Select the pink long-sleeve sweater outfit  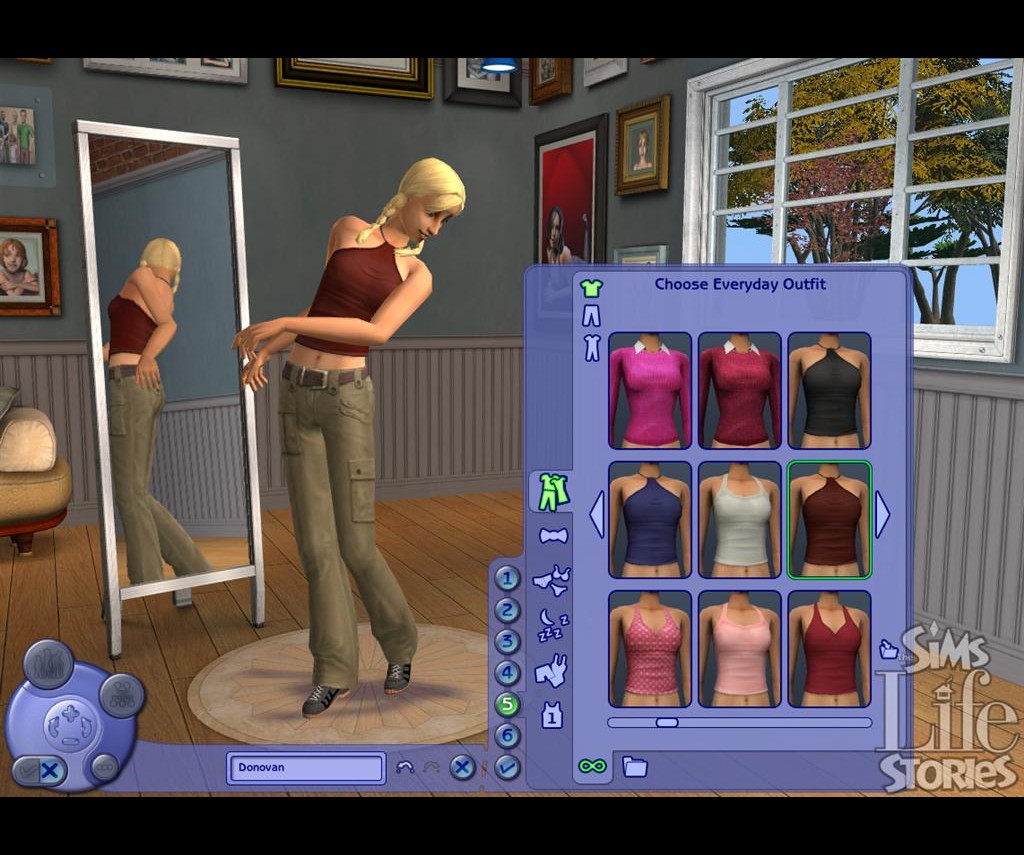649,390
